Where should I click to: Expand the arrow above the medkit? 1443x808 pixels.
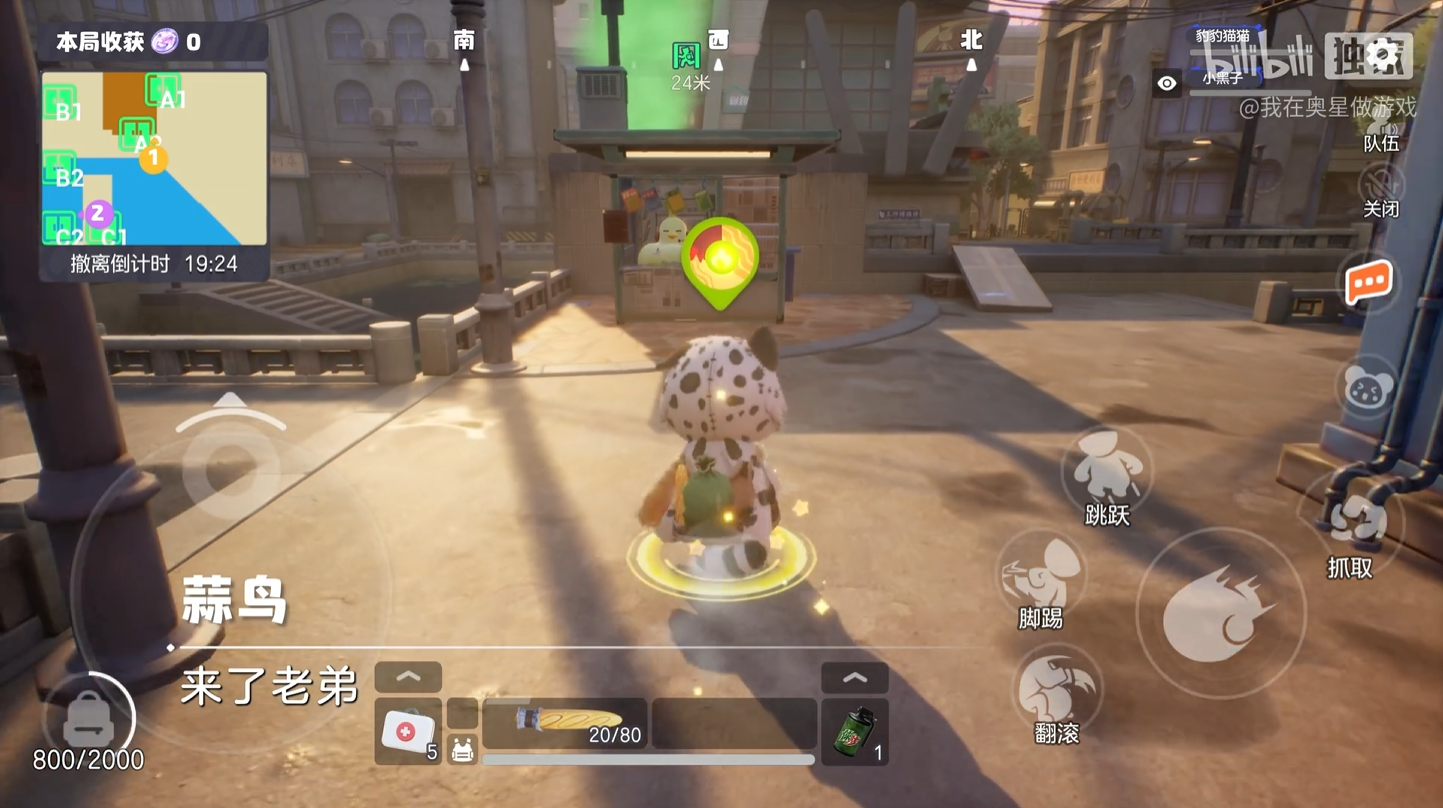click(408, 677)
